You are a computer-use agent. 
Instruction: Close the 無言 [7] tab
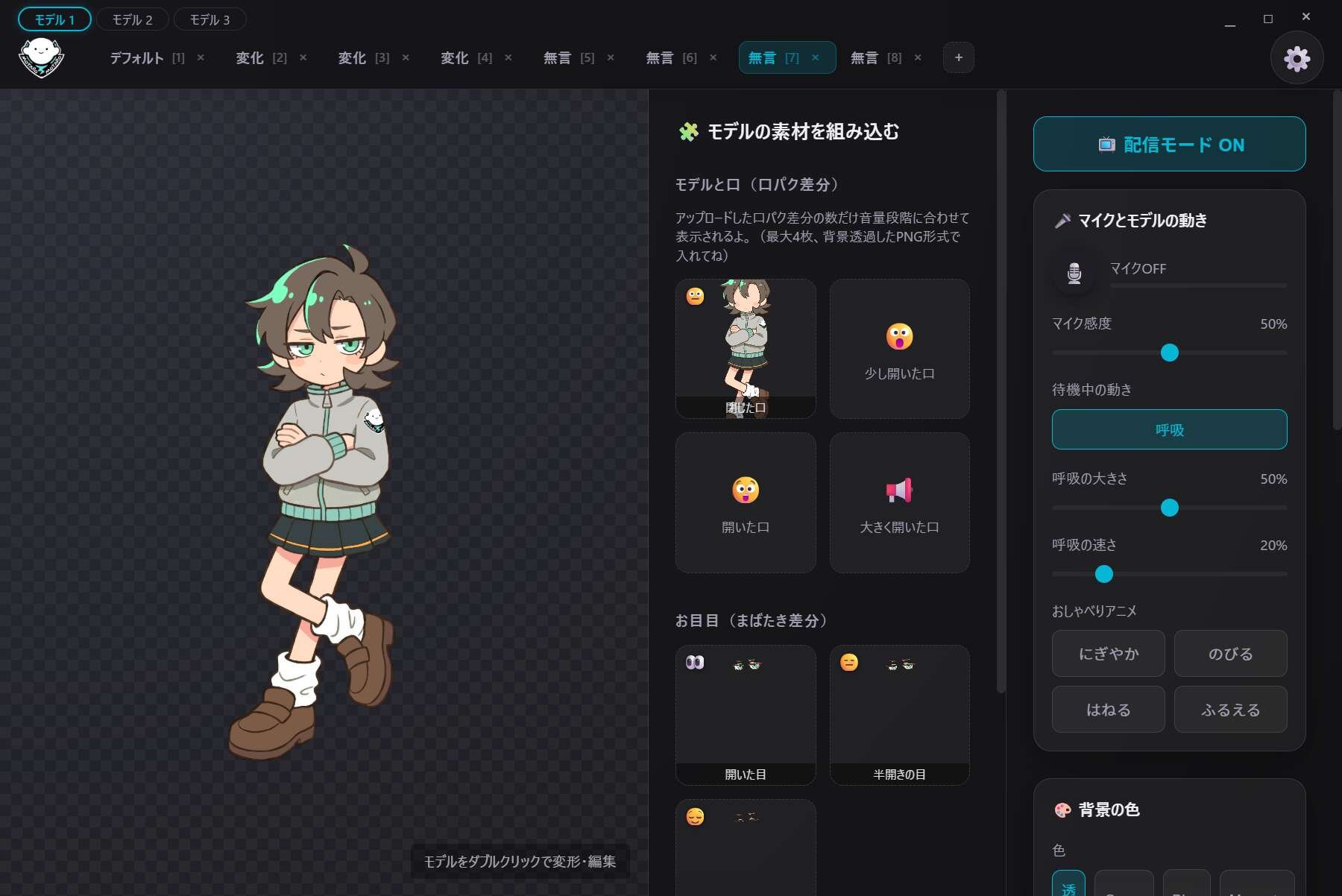pyautogui.click(x=815, y=58)
